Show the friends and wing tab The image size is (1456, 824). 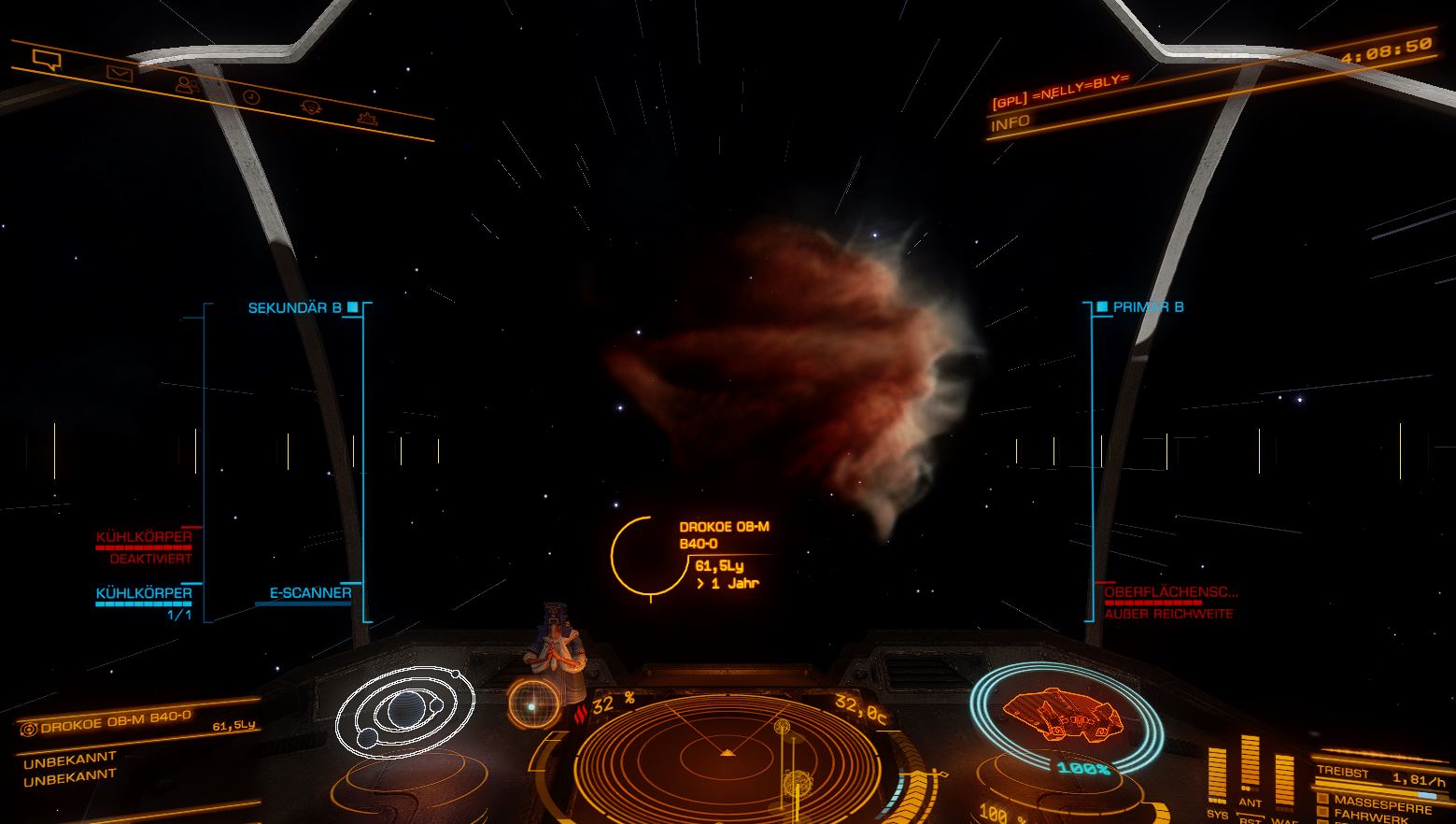pyautogui.click(x=187, y=85)
